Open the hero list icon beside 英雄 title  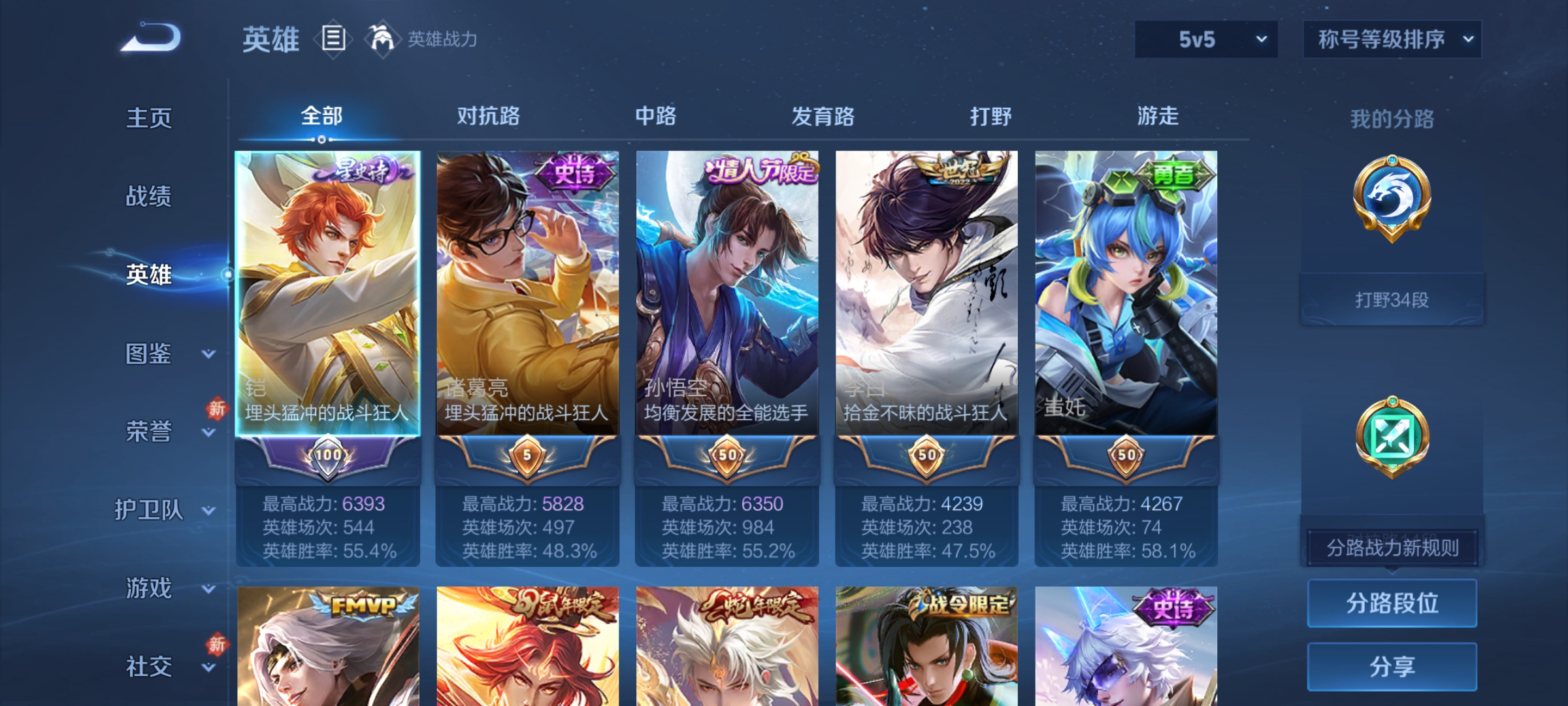pos(333,39)
